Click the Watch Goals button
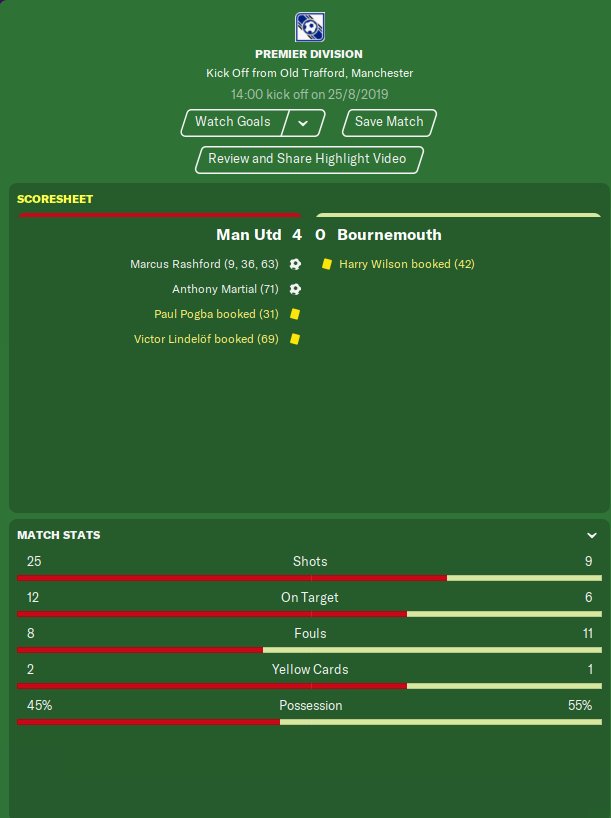This screenshot has height=818, width=611. (232, 122)
